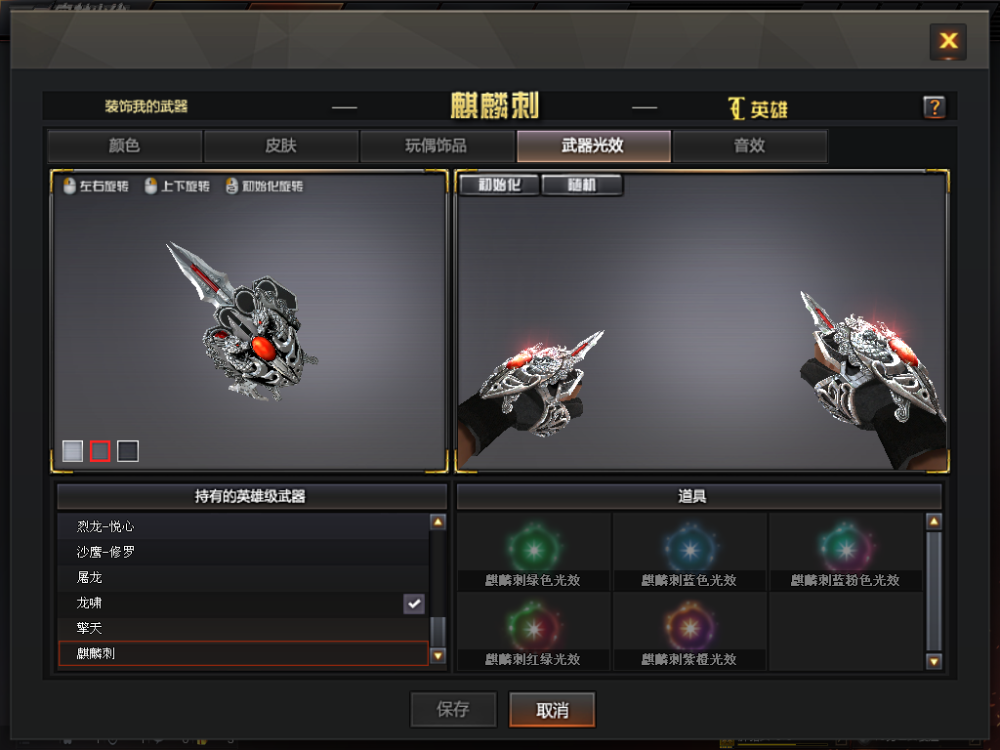Image resolution: width=1000 pixels, height=750 pixels.
Task: Close the weapon decoration window
Action: point(947,41)
